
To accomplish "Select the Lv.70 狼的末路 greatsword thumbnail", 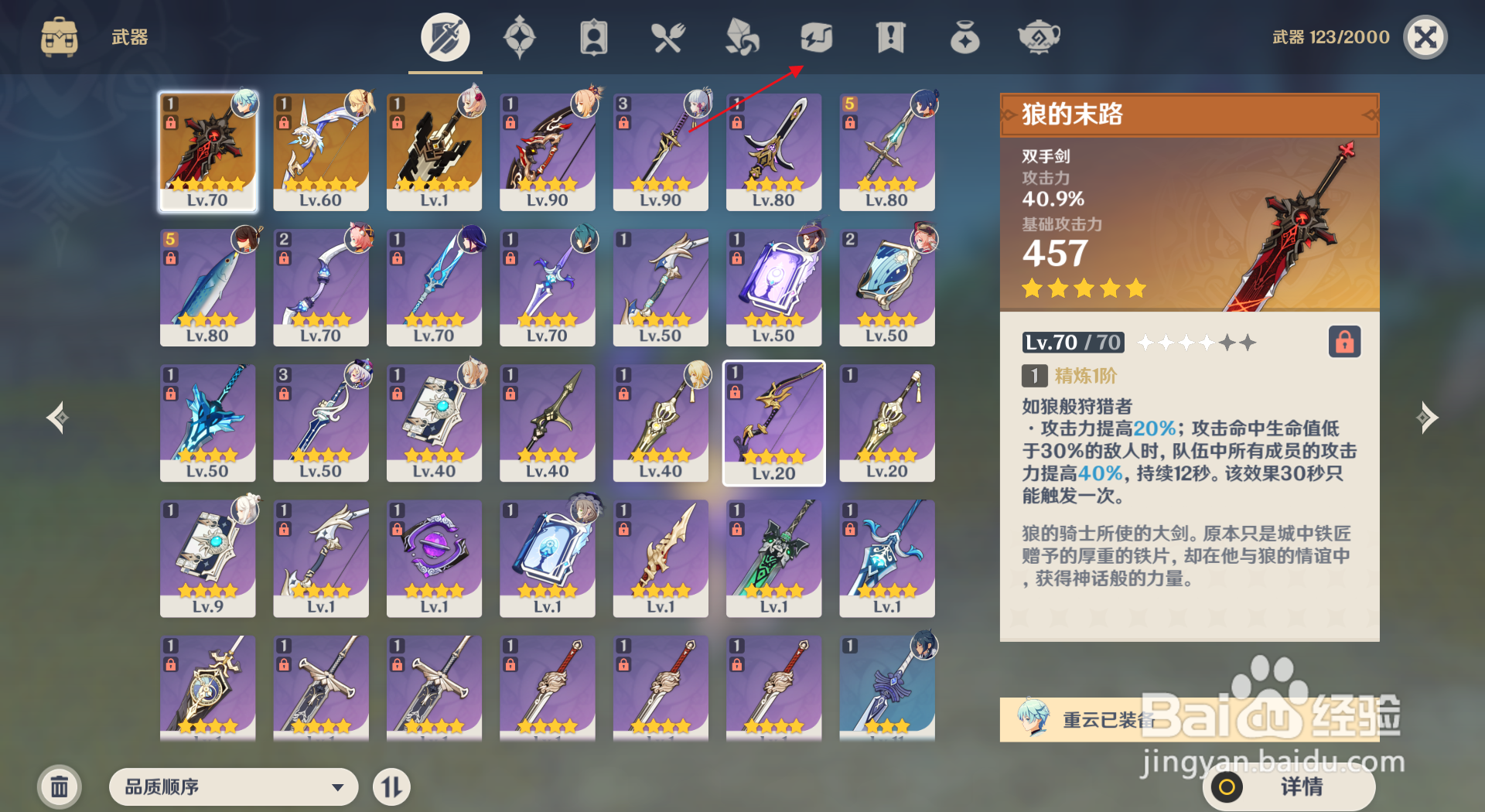I will 207,151.
